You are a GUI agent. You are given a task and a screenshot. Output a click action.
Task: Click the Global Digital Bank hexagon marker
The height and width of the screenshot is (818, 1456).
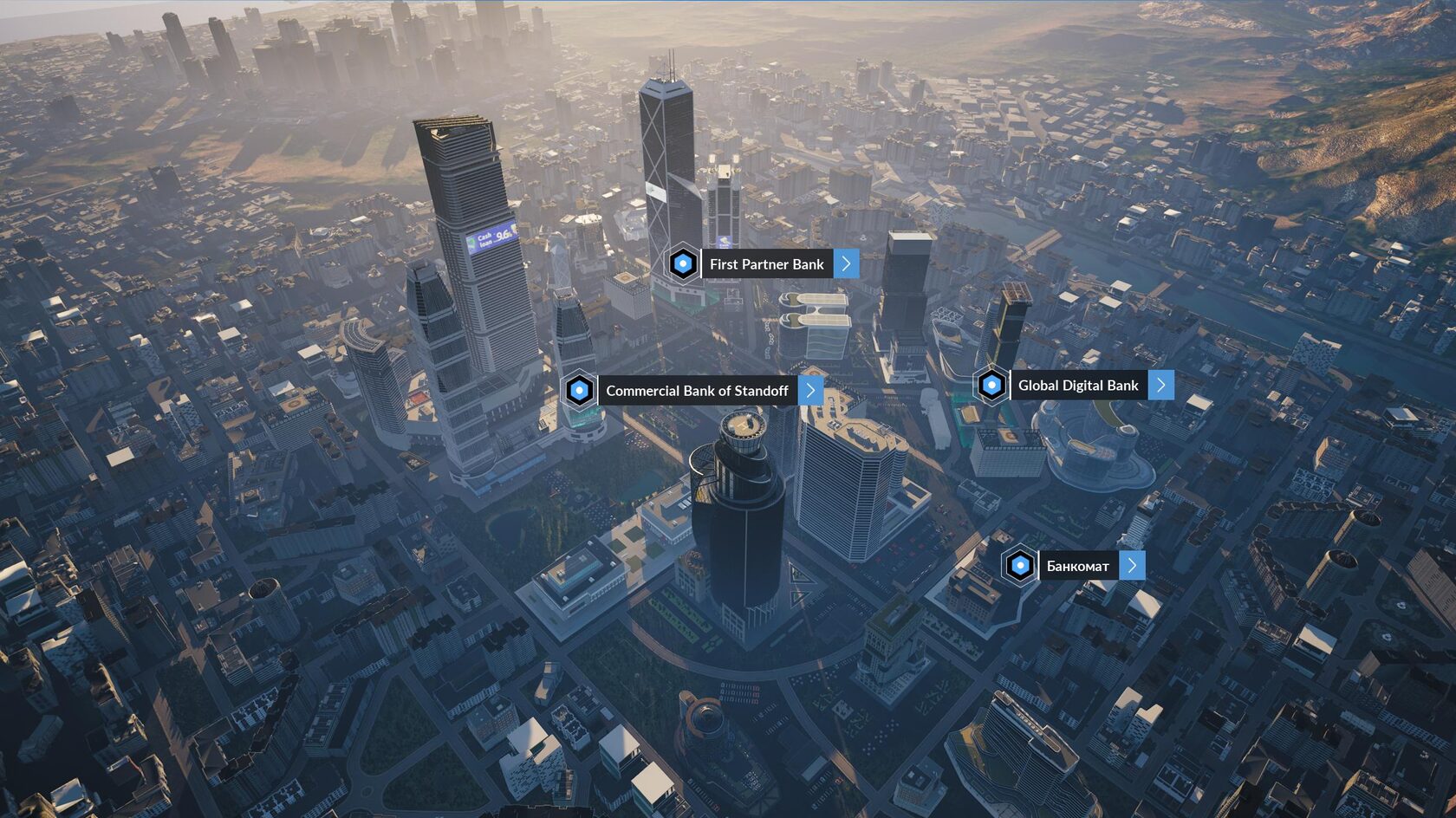pos(991,386)
